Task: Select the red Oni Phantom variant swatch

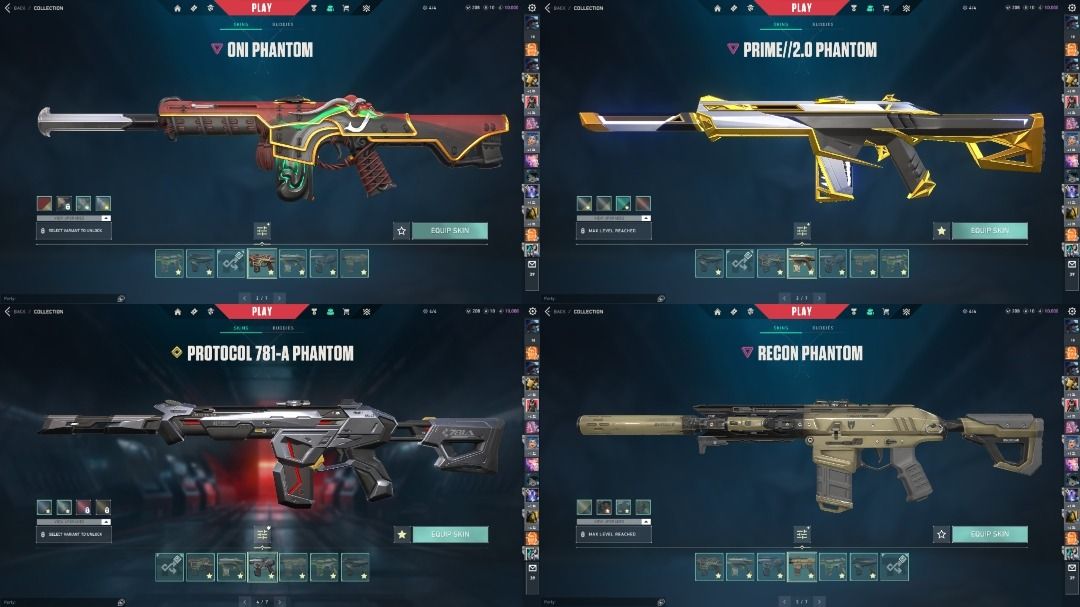Action: pyautogui.click(x=44, y=203)
